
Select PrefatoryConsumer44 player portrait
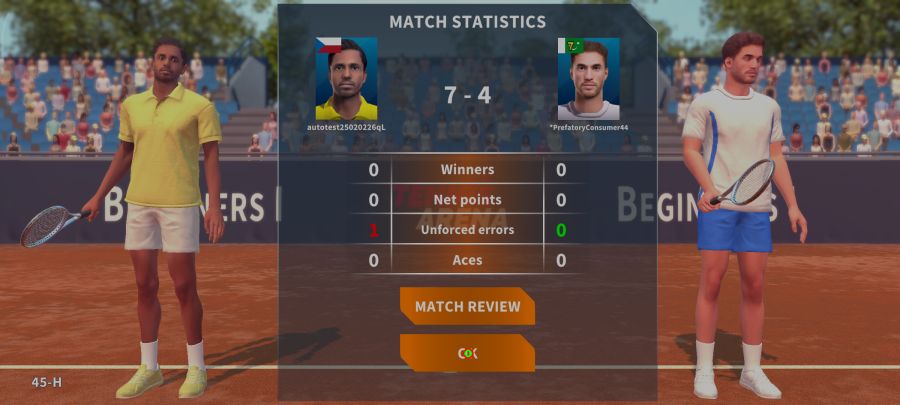tap(588, 79)
